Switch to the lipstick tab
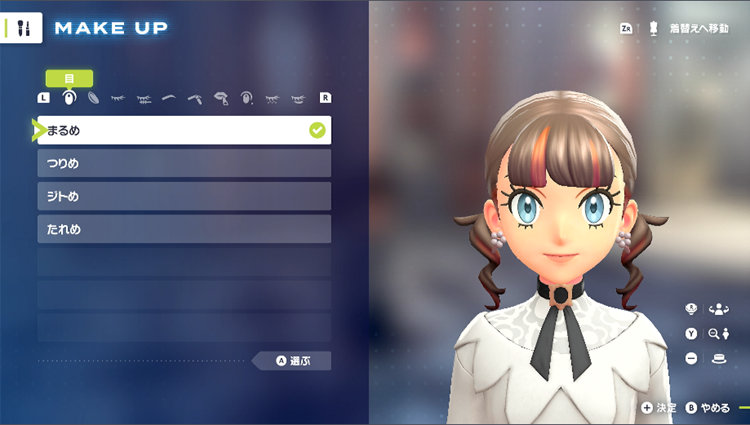 click(x=221, y=98)
